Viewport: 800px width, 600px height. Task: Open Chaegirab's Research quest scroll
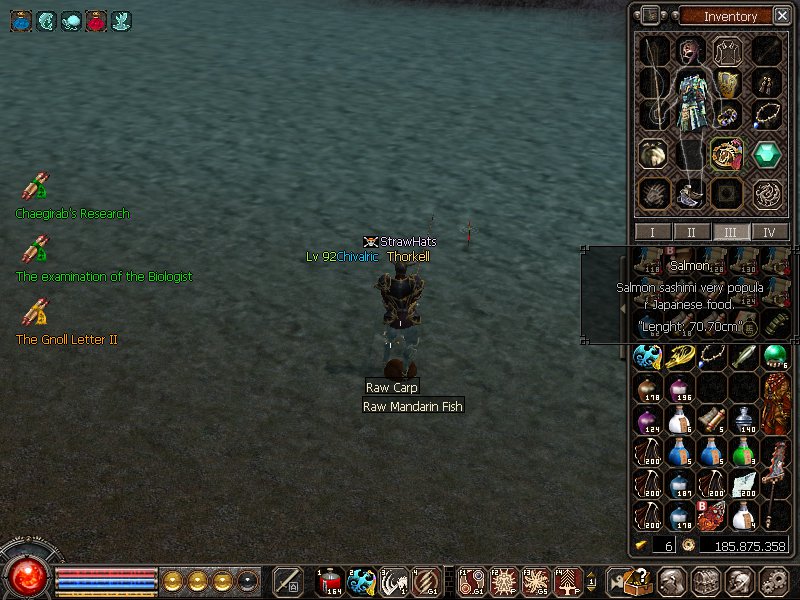point(35,188)
